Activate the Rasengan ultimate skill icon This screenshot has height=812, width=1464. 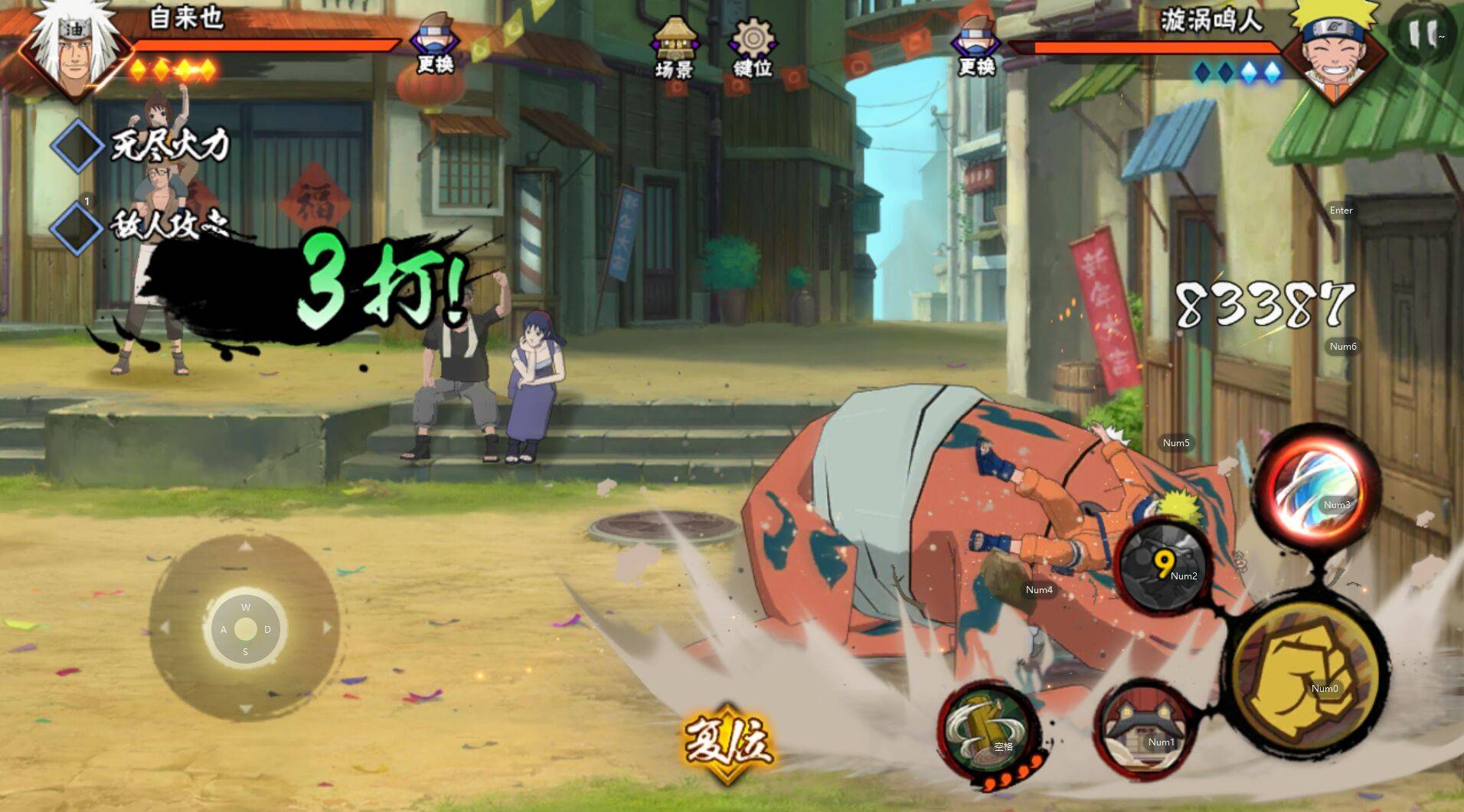pyautogui.click(x=1315, y=489)
